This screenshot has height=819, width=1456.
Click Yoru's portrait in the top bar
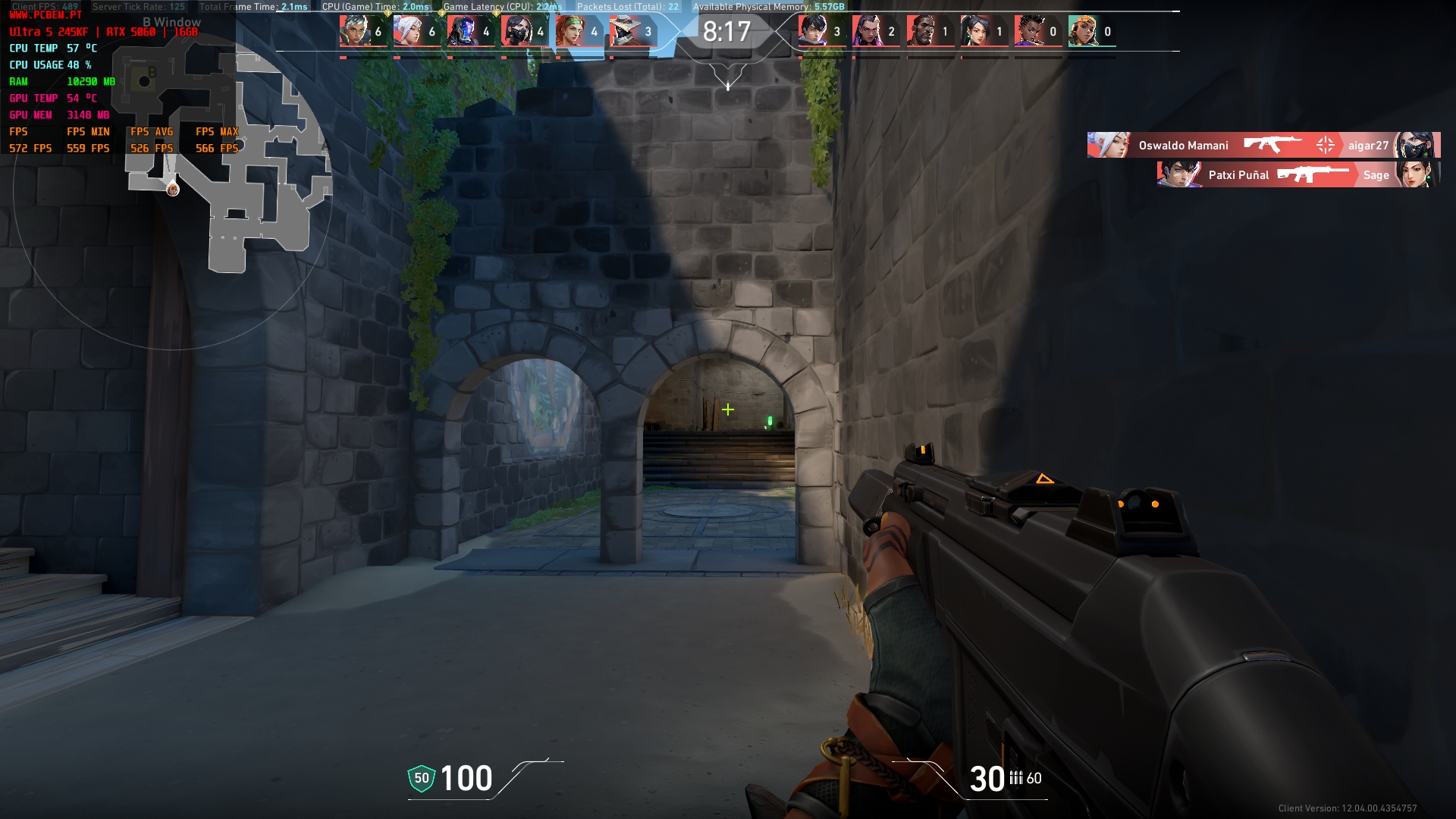813,31
